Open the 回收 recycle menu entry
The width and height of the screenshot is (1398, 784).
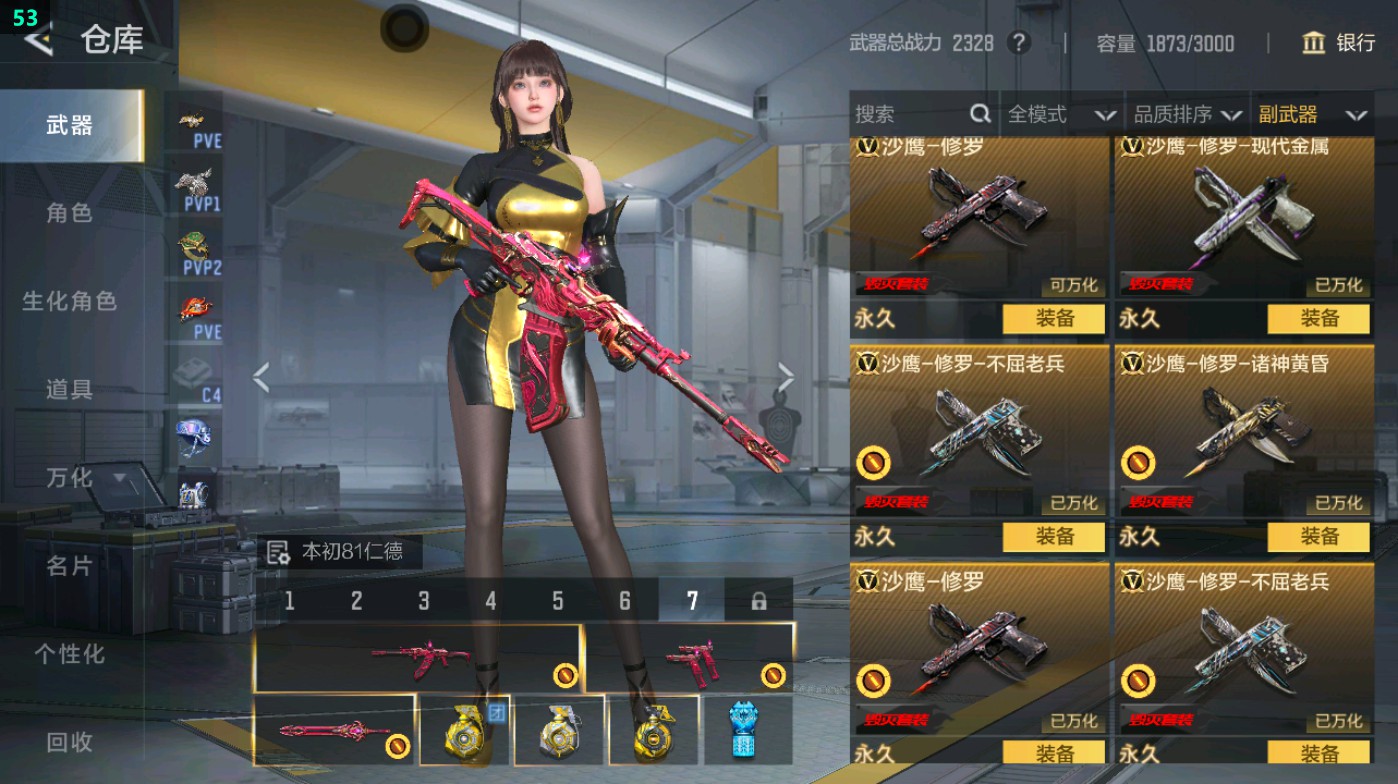pyautogui.click(x=70, y=740)
